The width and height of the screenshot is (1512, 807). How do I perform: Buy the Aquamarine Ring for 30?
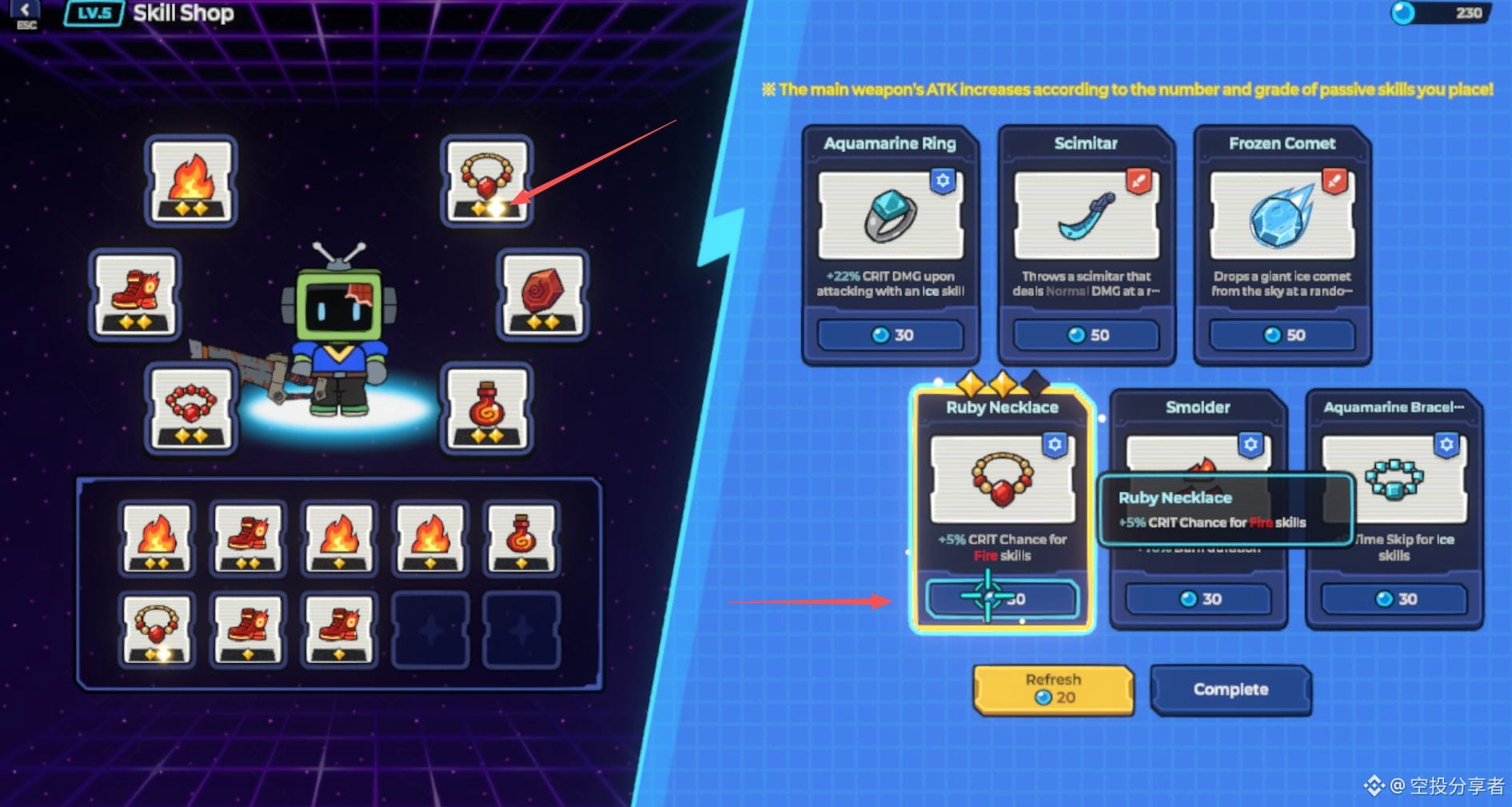pyautogui.click(x=890, y=335)
